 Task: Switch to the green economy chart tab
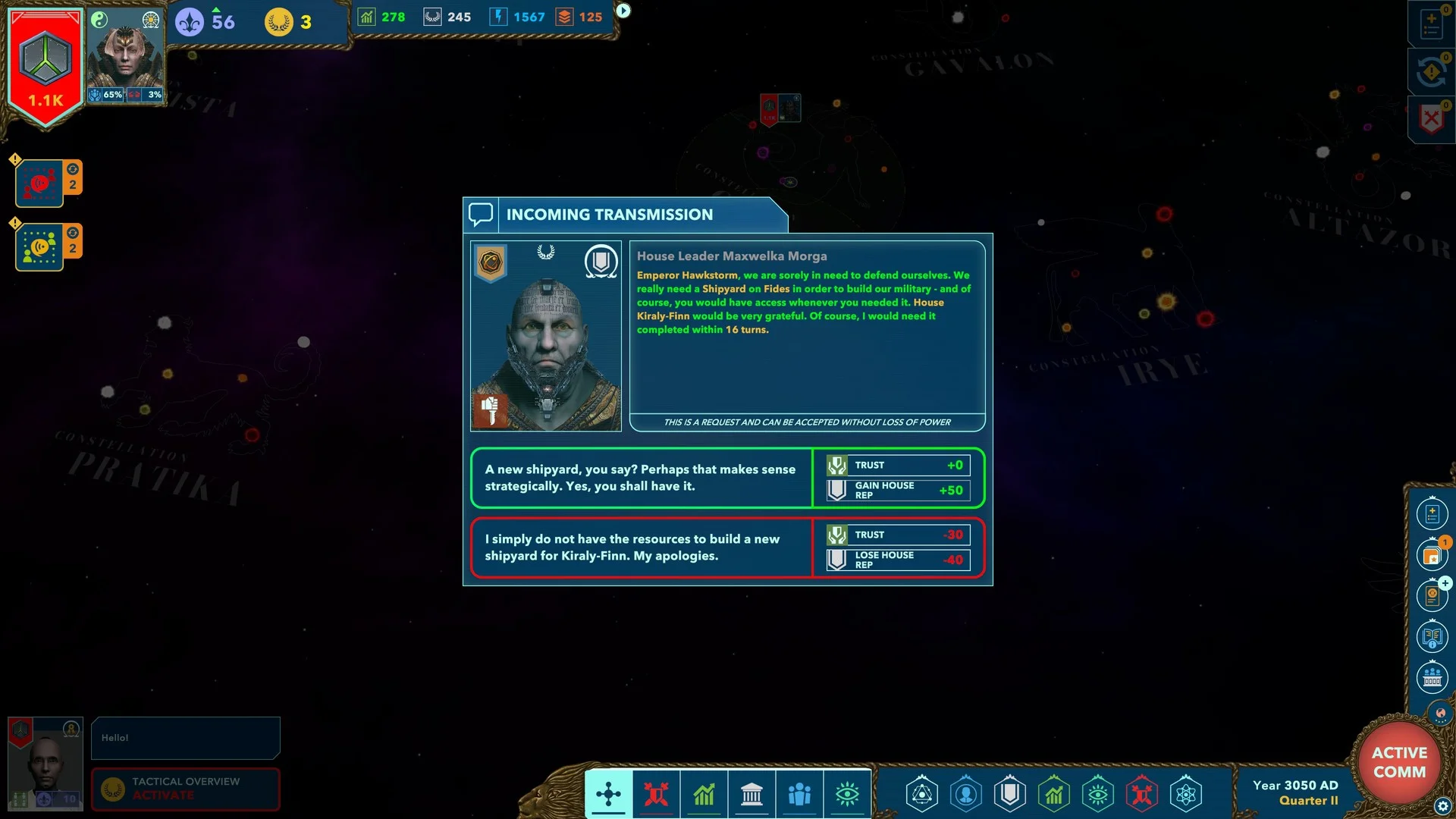(x=704, y=794)
